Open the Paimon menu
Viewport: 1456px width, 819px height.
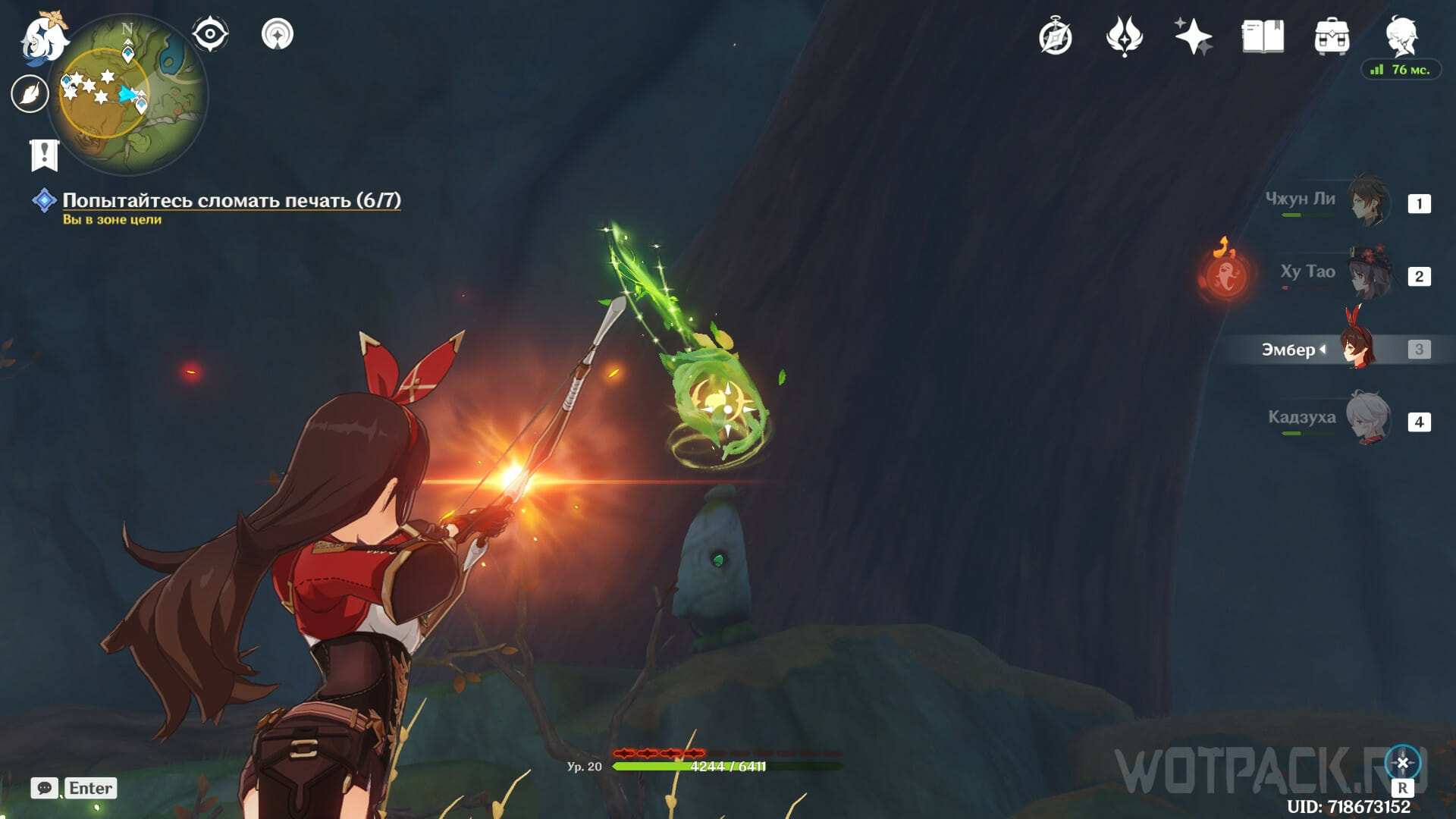click(42, 38)
